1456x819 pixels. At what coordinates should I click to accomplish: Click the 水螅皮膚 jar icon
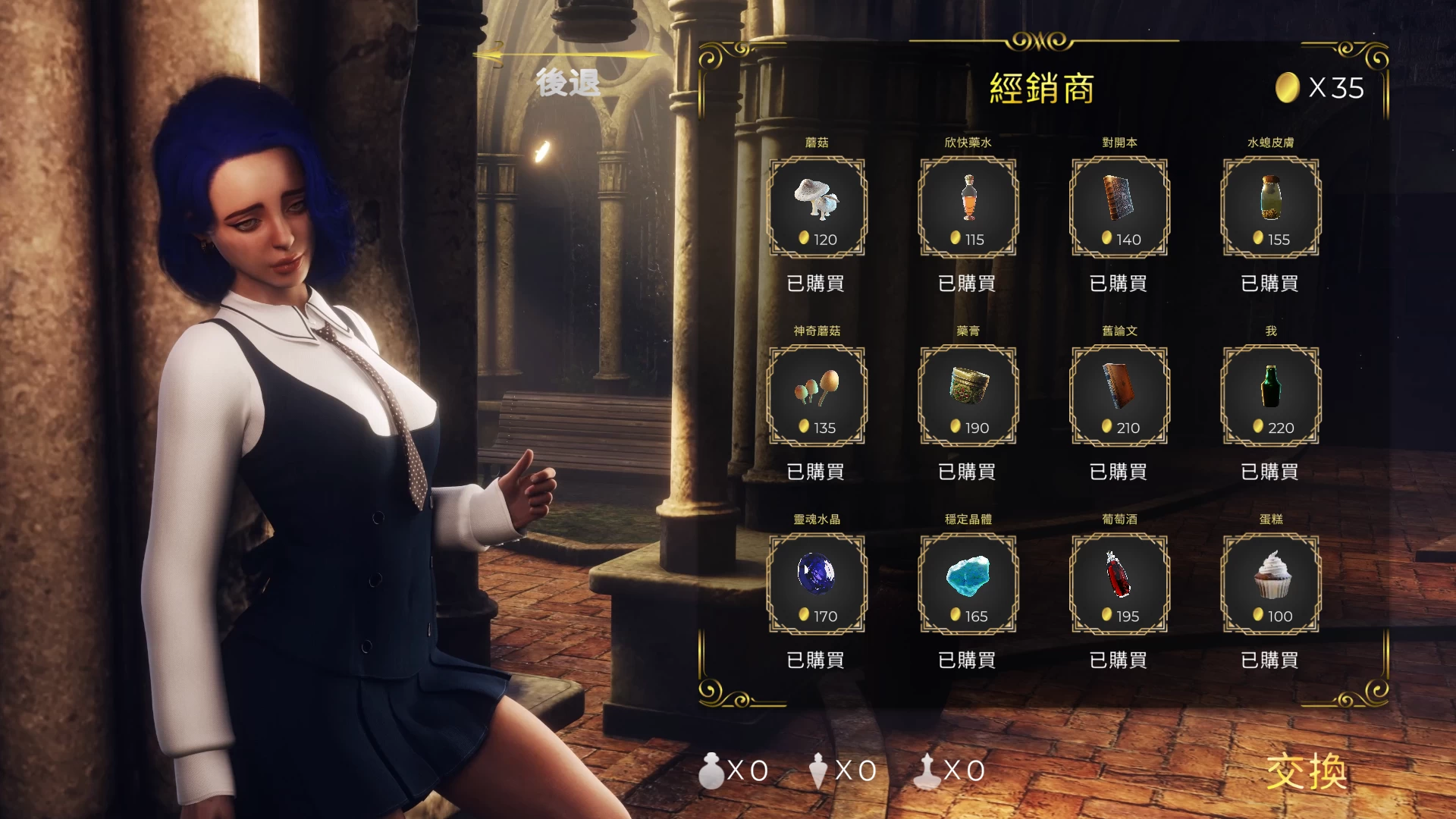click(1269, 203)
